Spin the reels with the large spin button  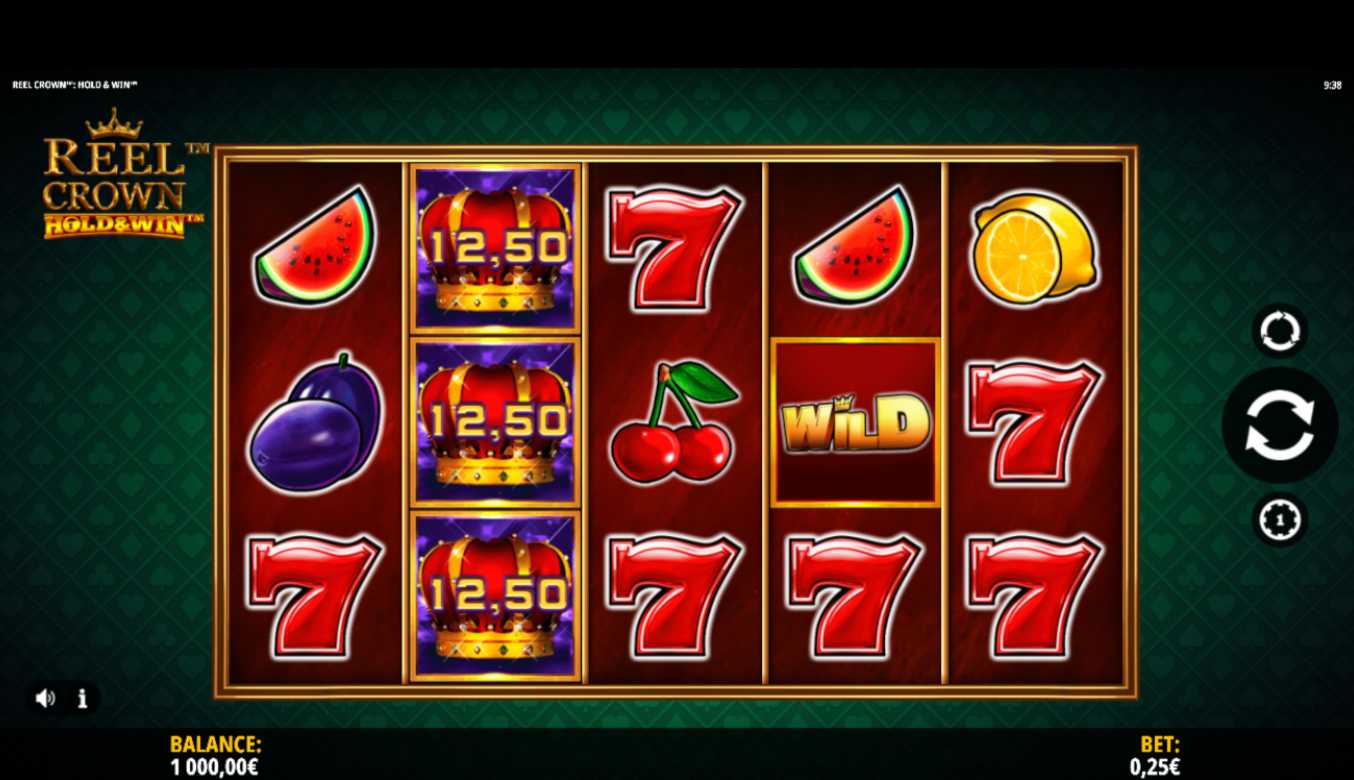click(1279, 426)
